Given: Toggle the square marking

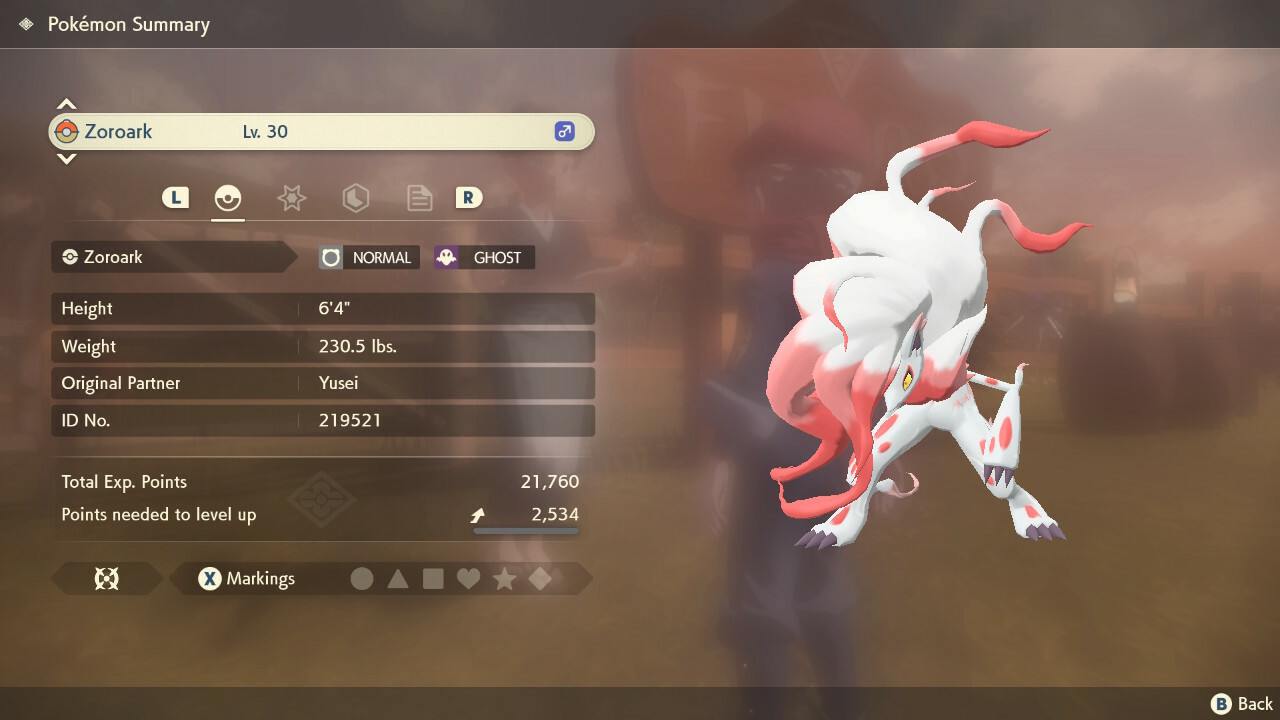Looking at the screenshot, I should pyautogui.click(x=433, y=579).
